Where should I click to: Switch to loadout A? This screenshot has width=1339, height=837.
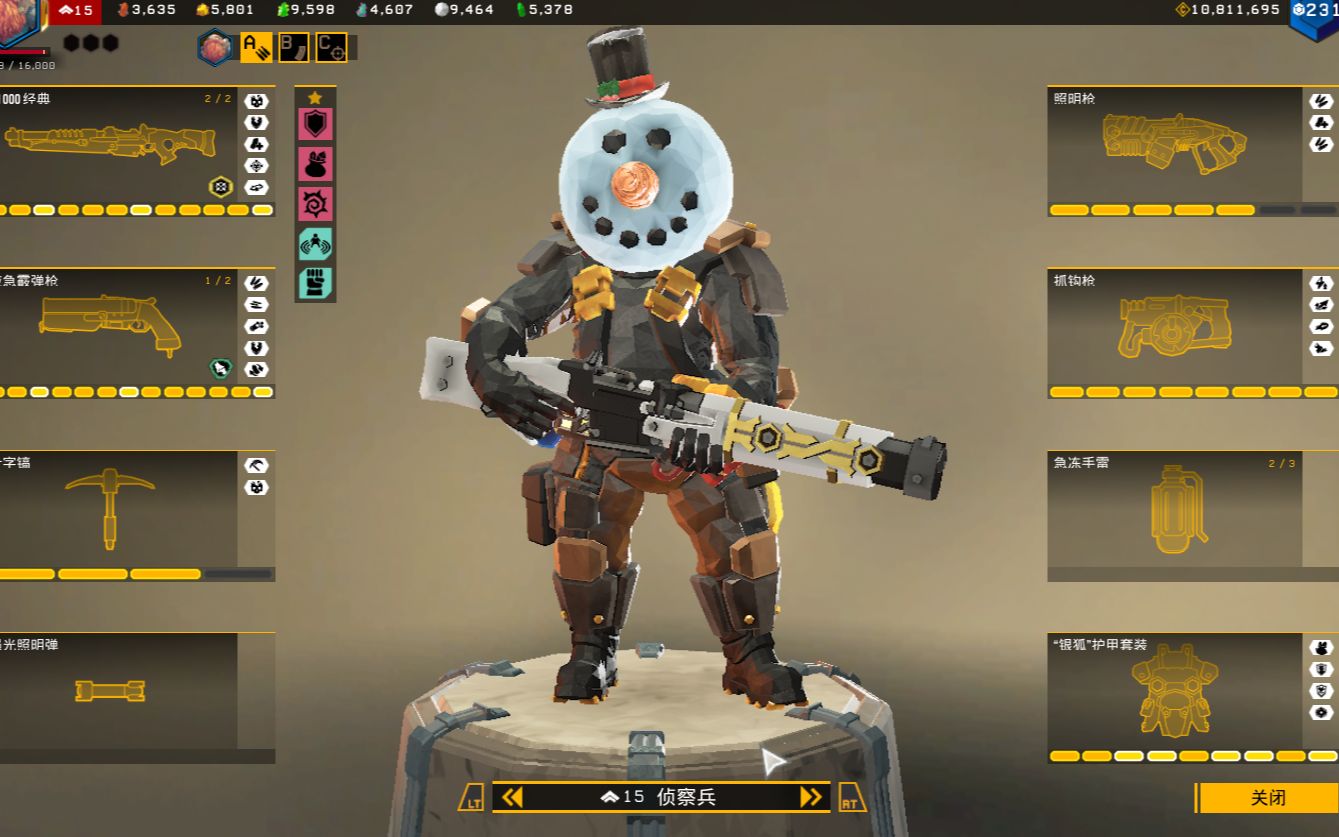[x=256, y=47]
